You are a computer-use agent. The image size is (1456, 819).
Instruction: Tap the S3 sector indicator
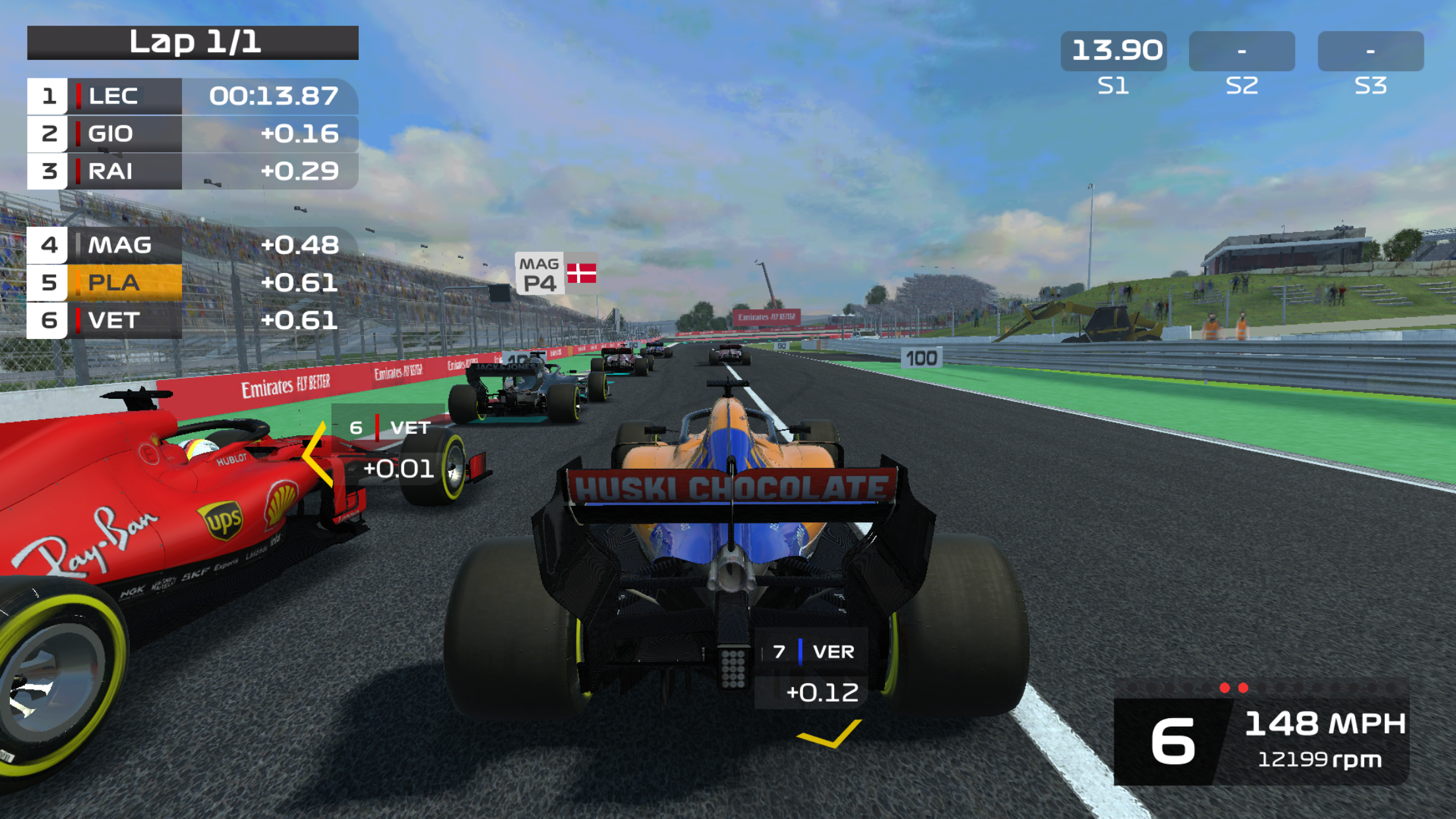(1374, 49)
